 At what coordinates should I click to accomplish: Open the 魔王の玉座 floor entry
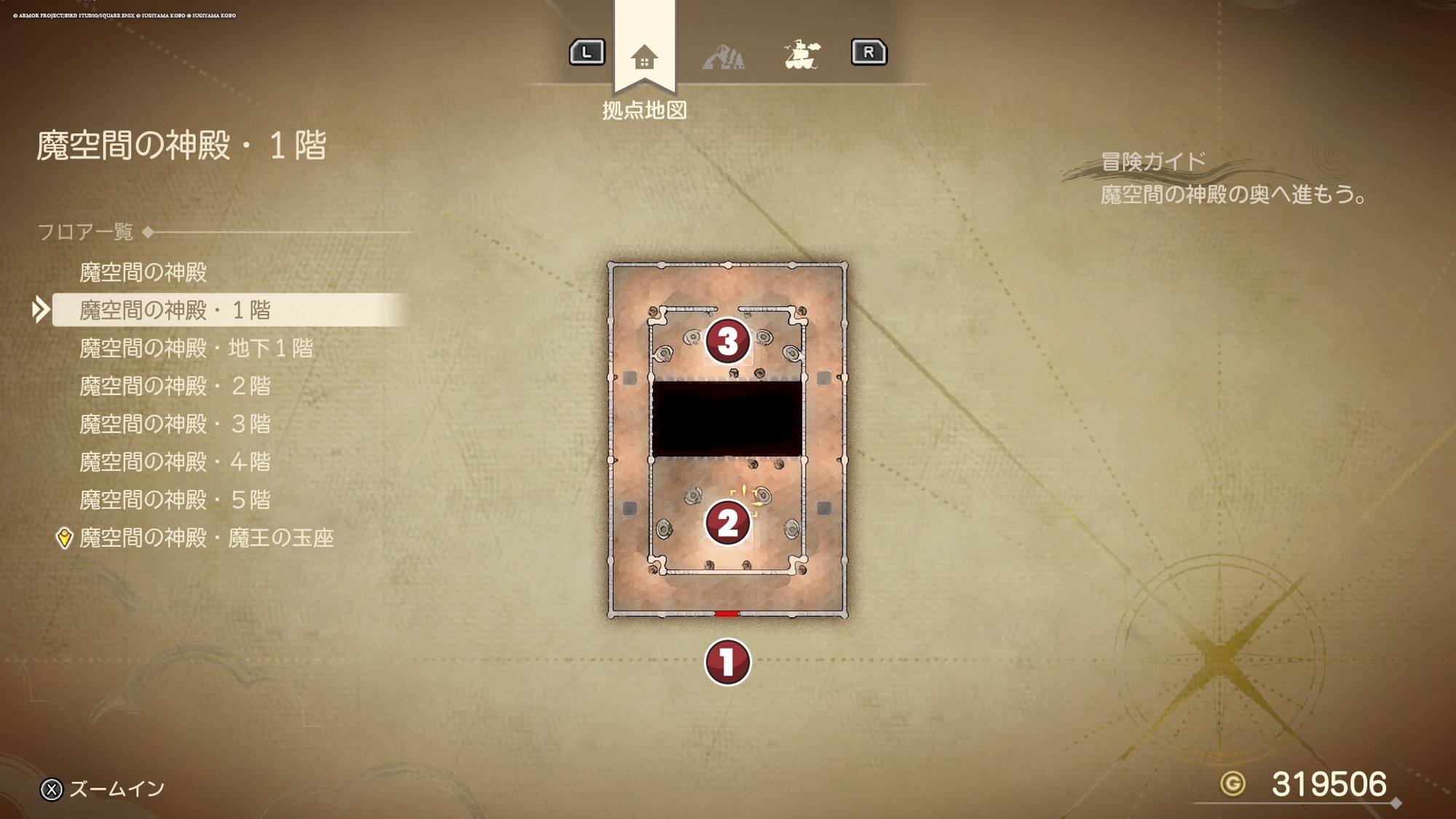(206, 538)
